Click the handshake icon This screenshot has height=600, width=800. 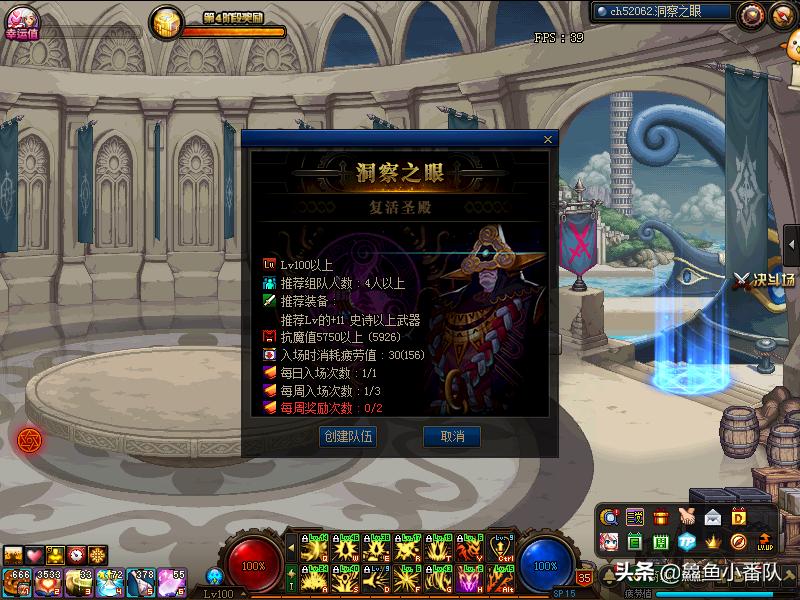tap(687, 517)
